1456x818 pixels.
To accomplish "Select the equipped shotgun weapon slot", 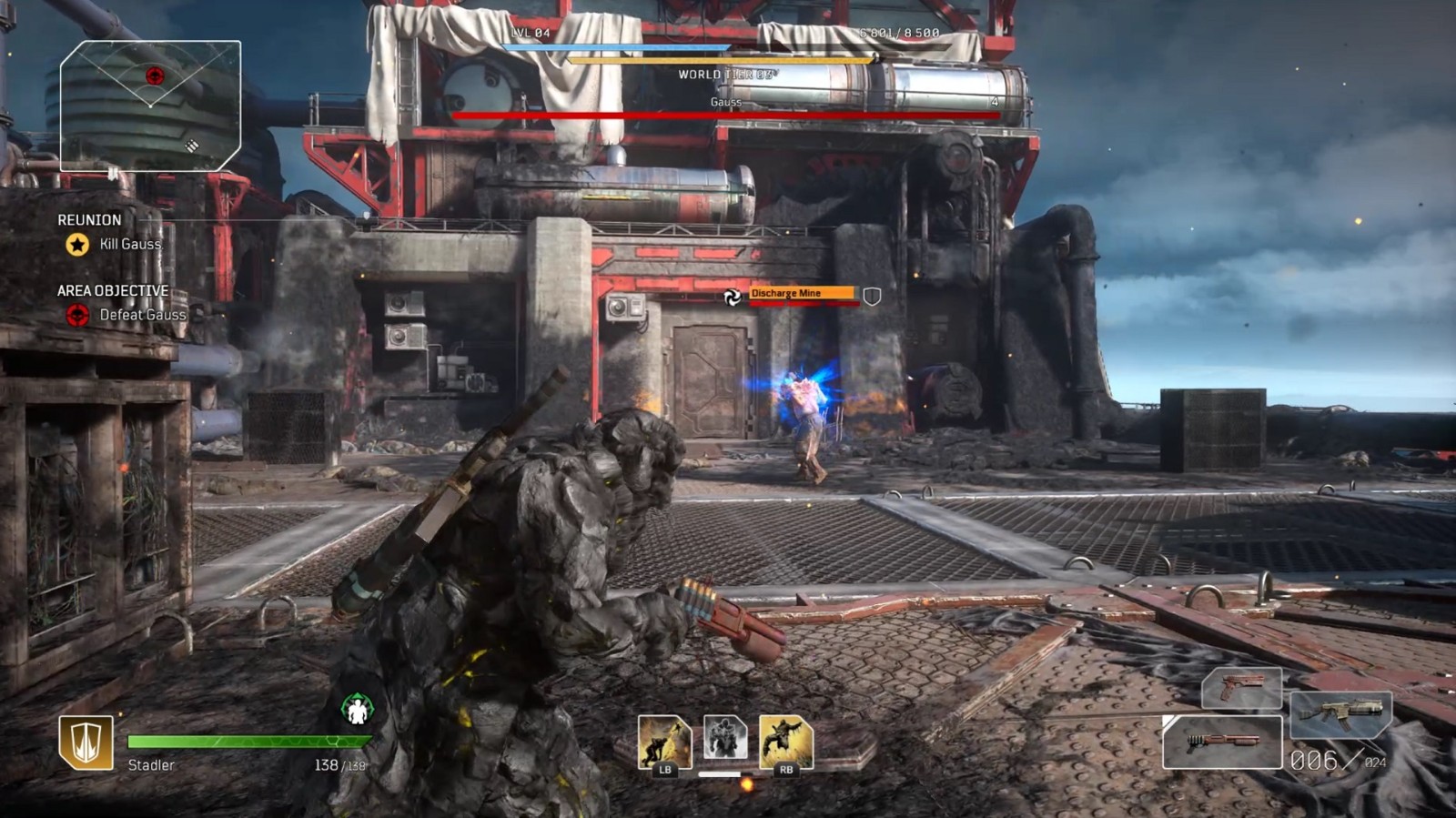I will [x=1222, y=742].
